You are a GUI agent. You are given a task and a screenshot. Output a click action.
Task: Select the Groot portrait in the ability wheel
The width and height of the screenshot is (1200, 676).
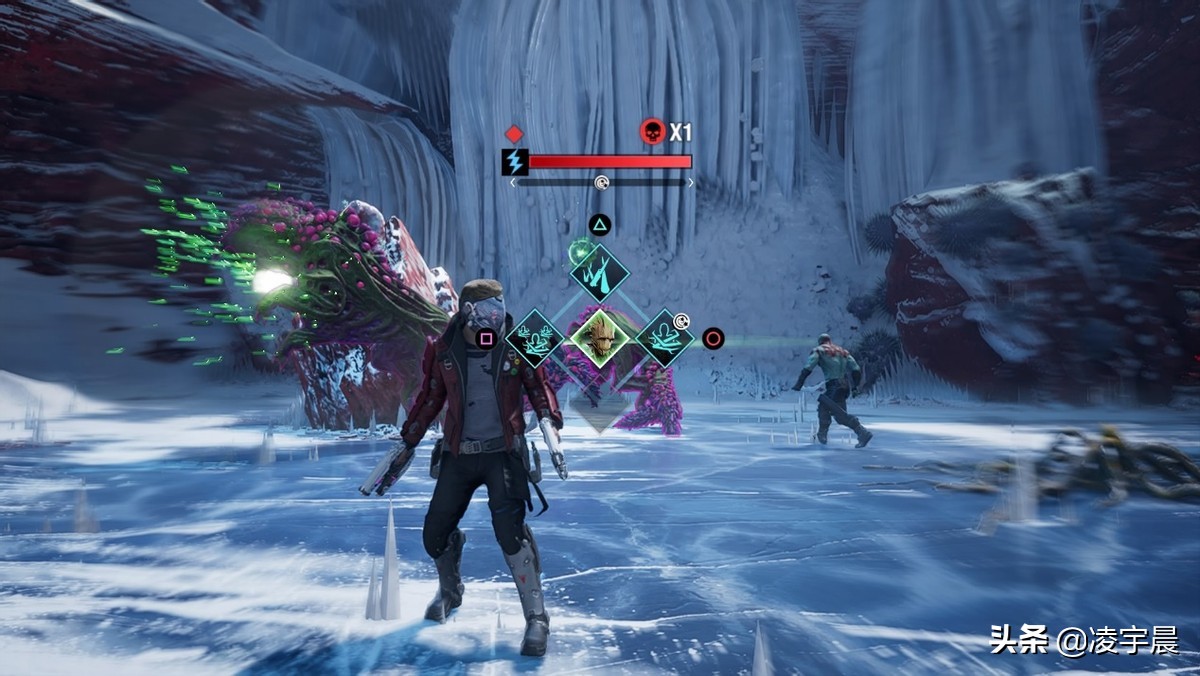[599, 337]
